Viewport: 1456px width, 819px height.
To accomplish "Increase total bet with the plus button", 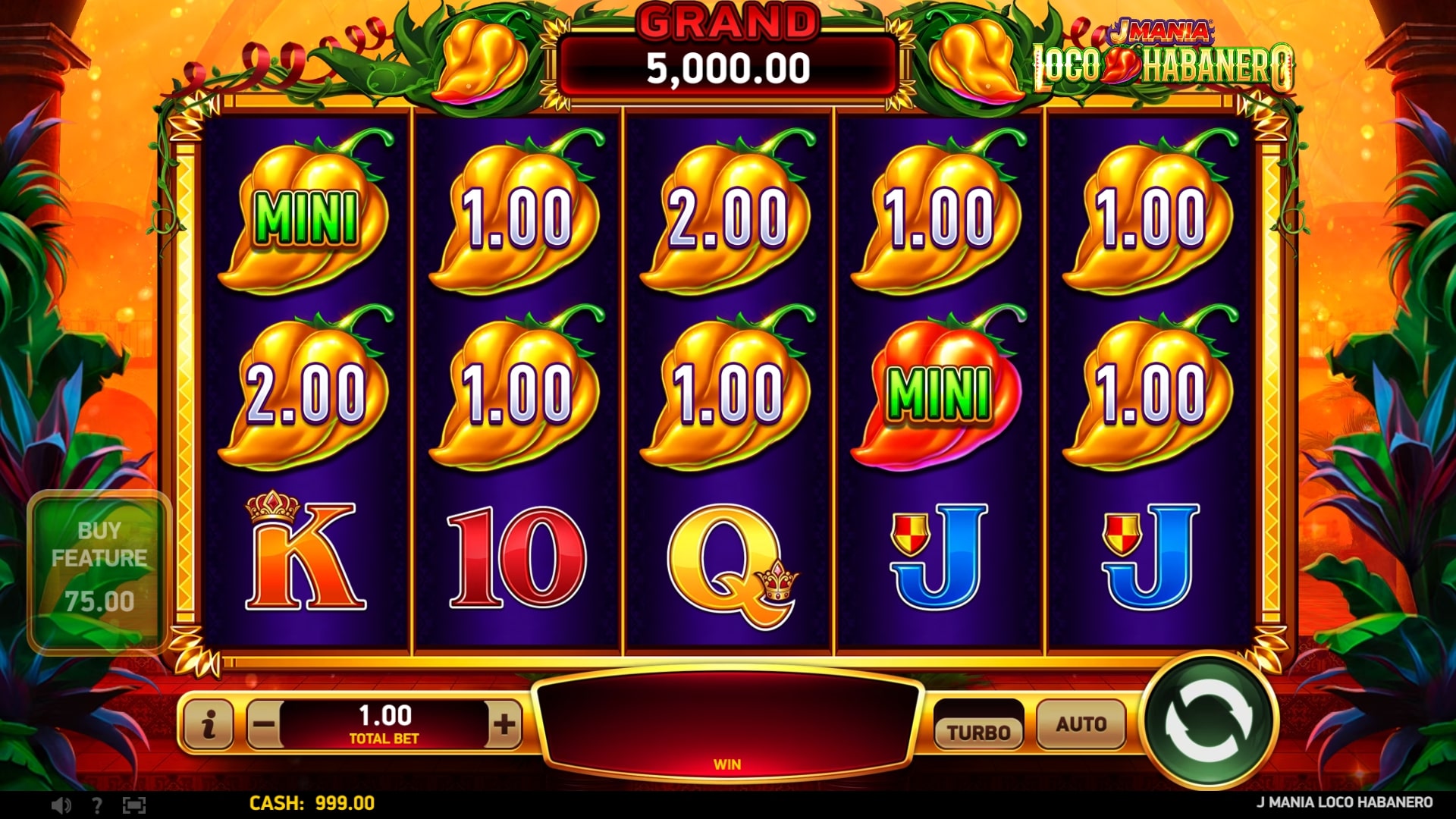I will click(x=504, y=724).
